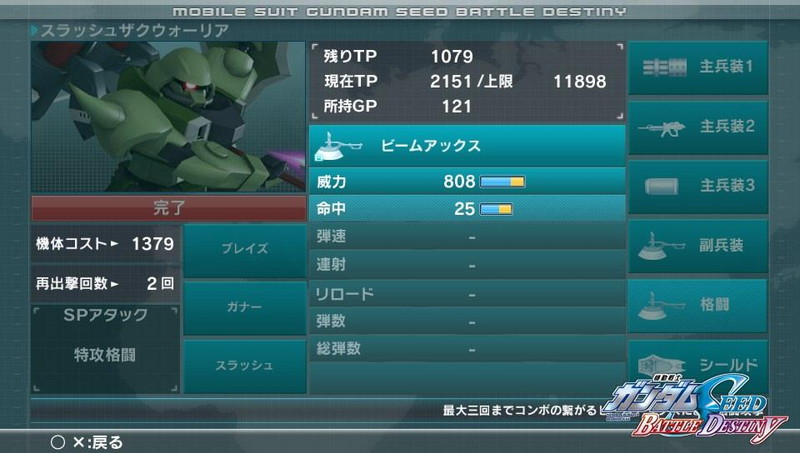Open the 主兵装2 weapon slot
Screen dimensions: 800x453
pyautogui.click(x=697, y=128)
